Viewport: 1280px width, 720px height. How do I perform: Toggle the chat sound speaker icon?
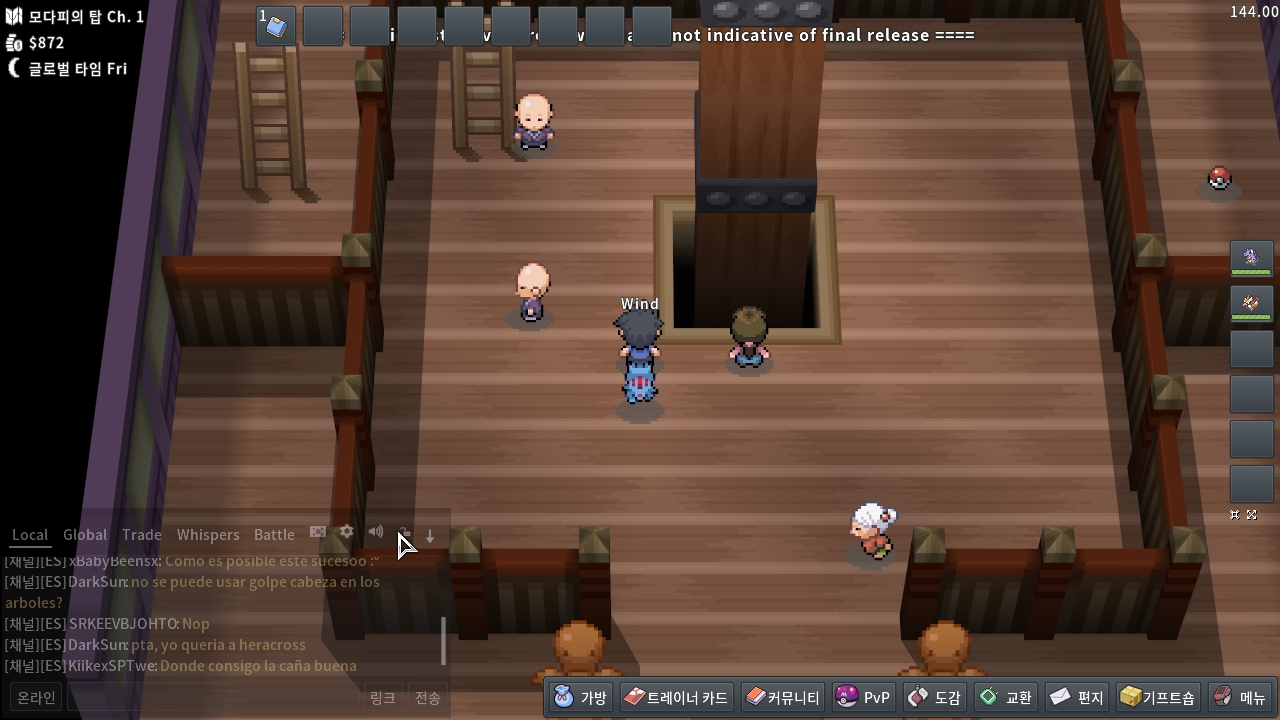point(375,532)
